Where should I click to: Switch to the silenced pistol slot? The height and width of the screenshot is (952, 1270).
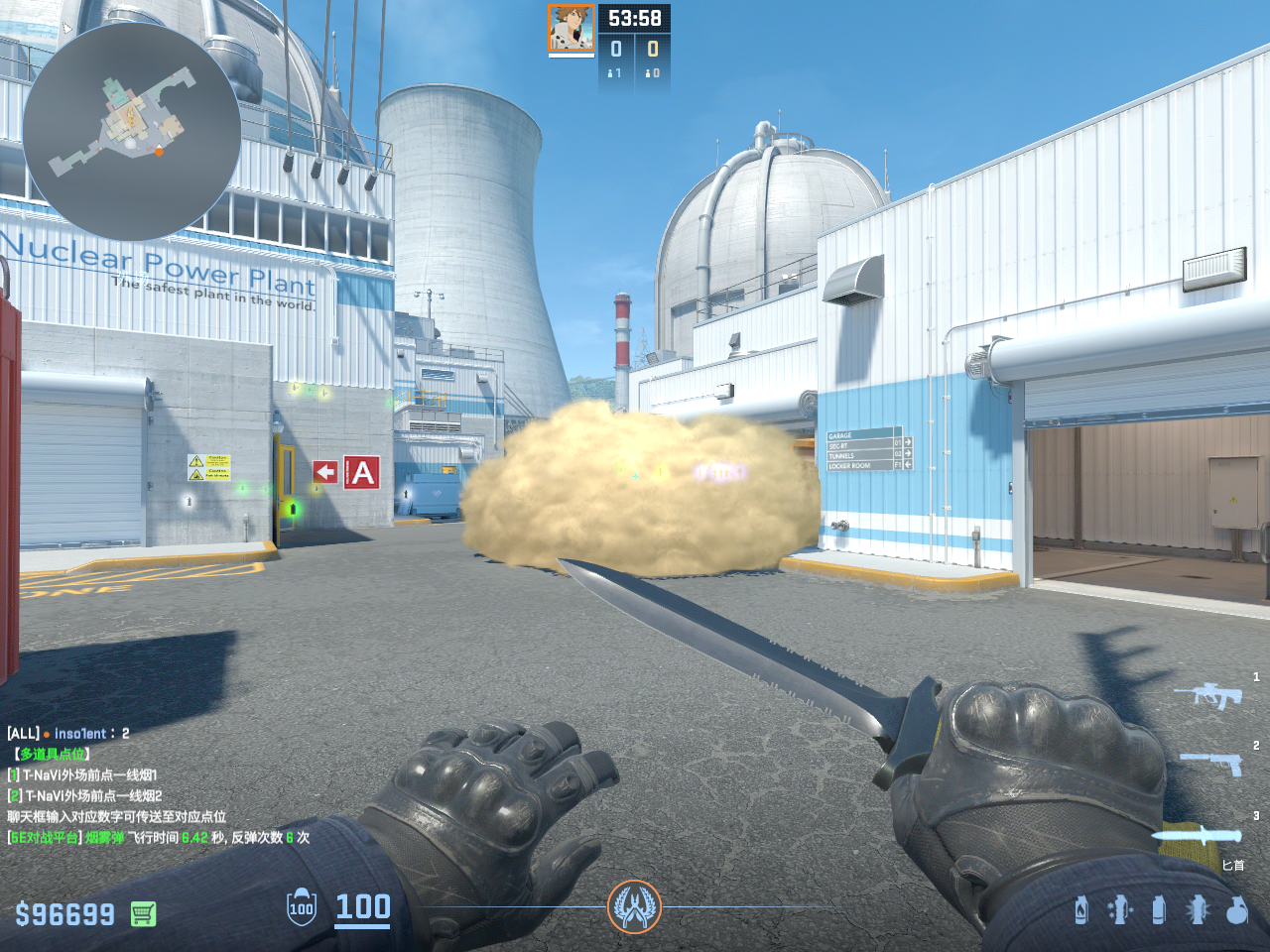coord(1210,763)
